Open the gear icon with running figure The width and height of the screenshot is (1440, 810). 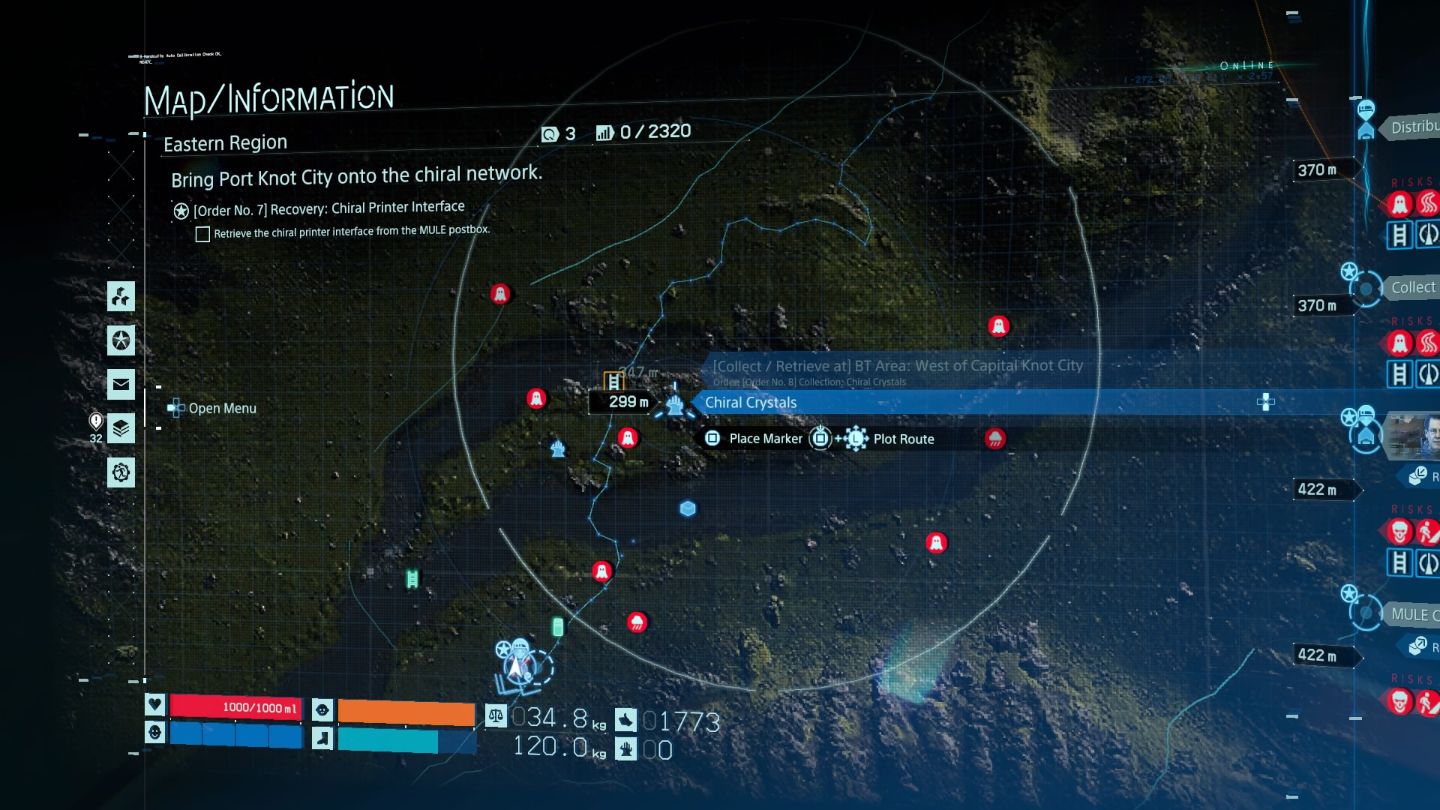tap(121, 471)
